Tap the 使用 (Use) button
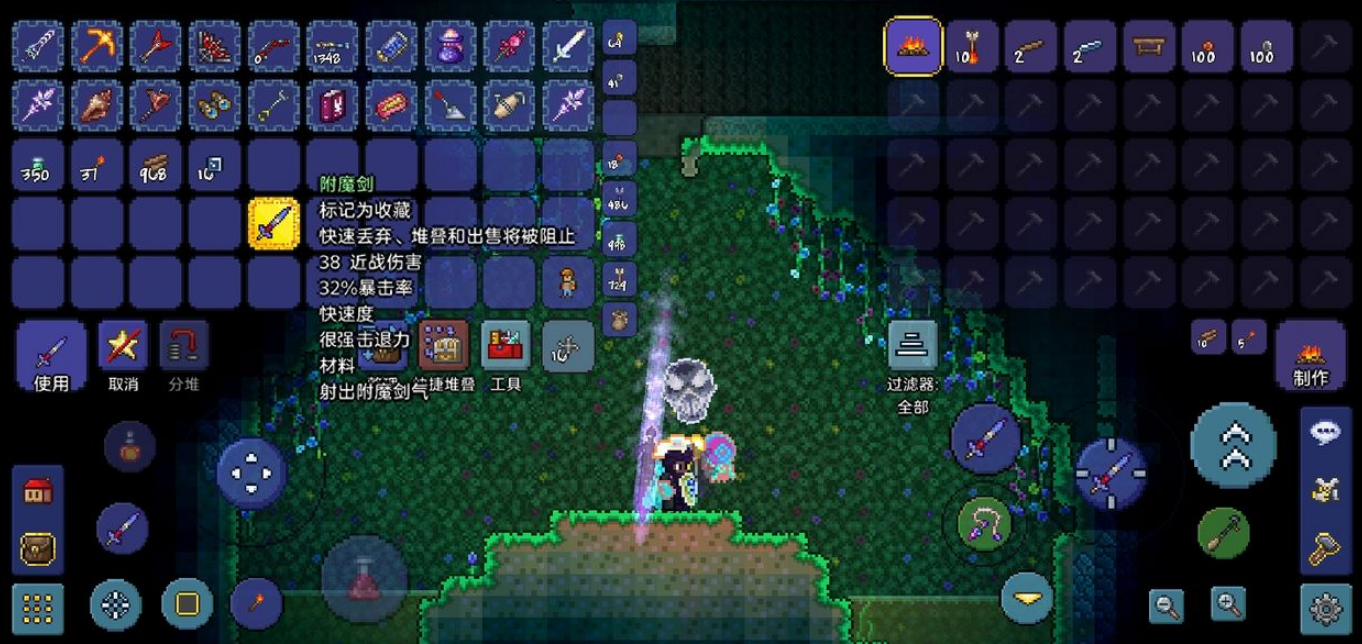 [x=51, y=356]
